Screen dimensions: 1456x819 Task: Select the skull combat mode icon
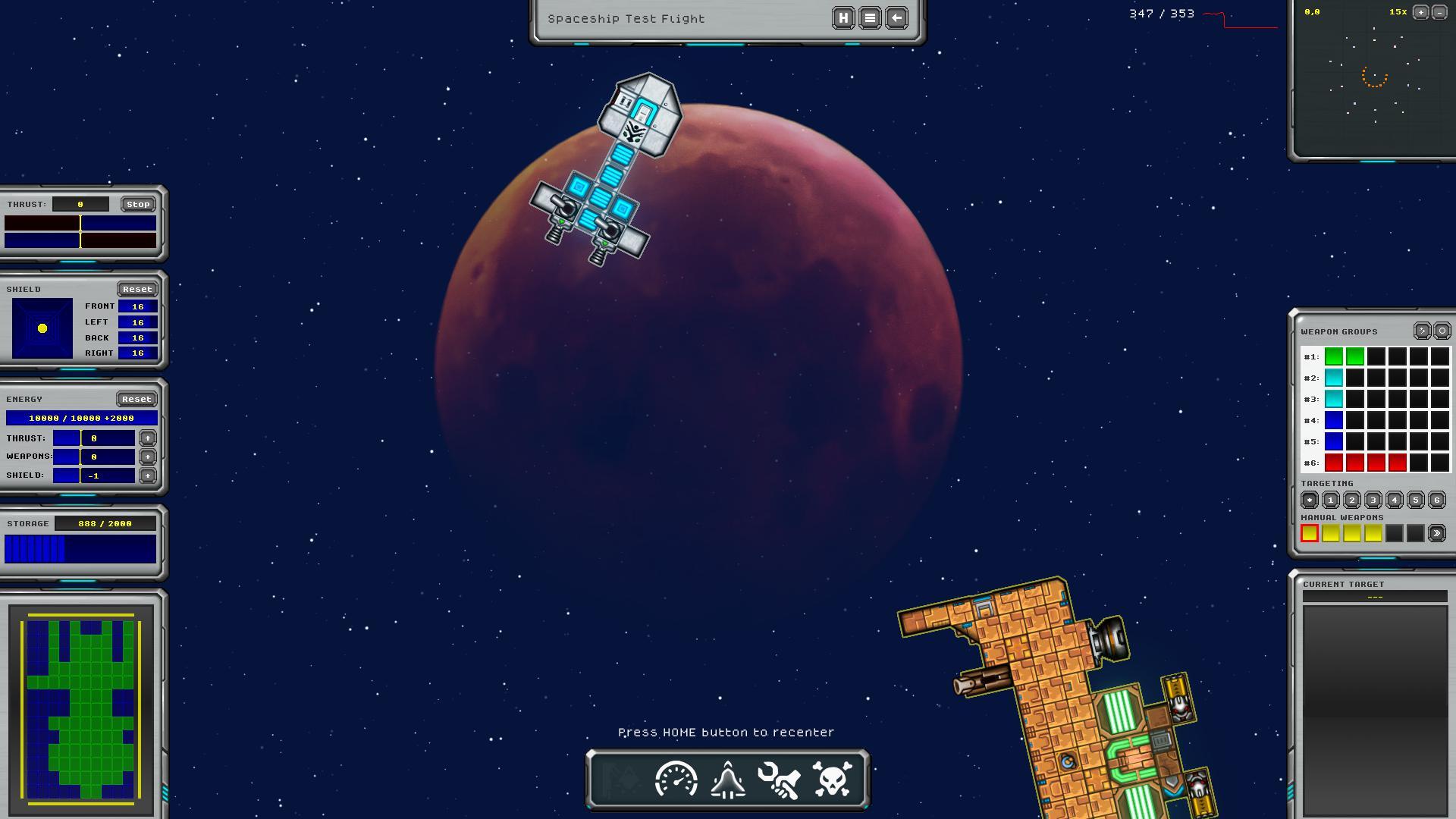tap(832, 778)
